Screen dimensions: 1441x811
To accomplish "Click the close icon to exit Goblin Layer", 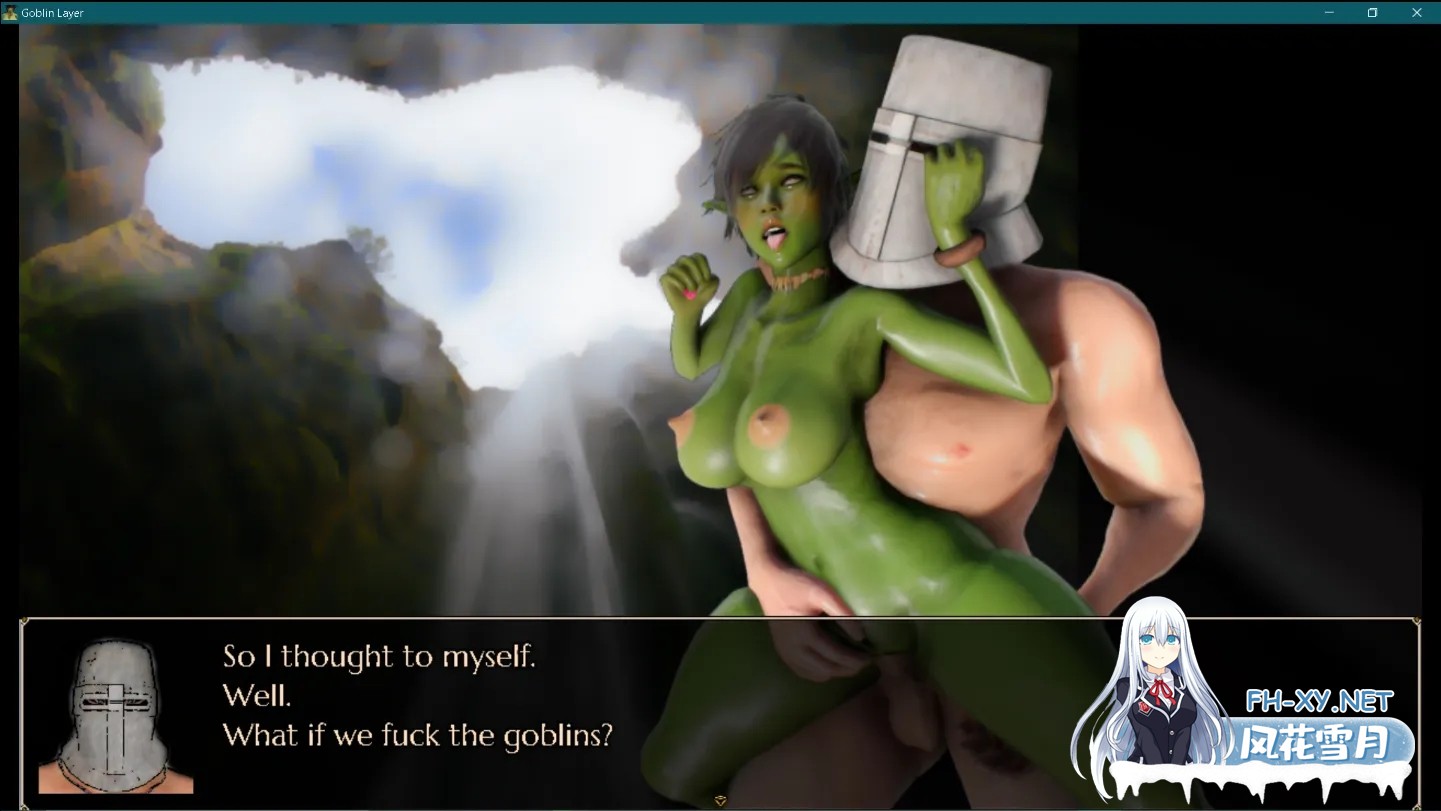I will click(x=1416, y=12).
